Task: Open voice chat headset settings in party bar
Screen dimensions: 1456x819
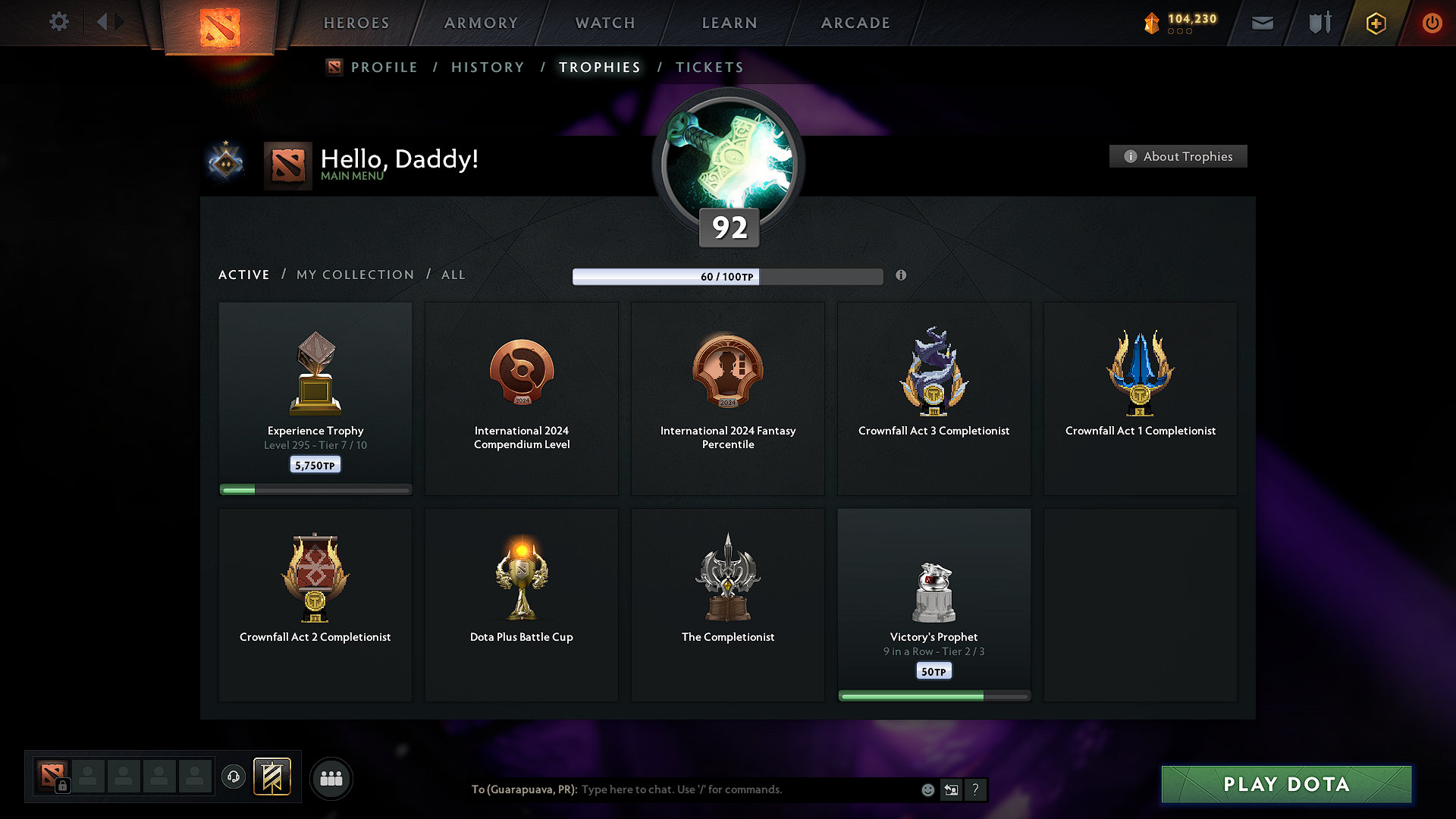Action: click(x=233, y=778)
